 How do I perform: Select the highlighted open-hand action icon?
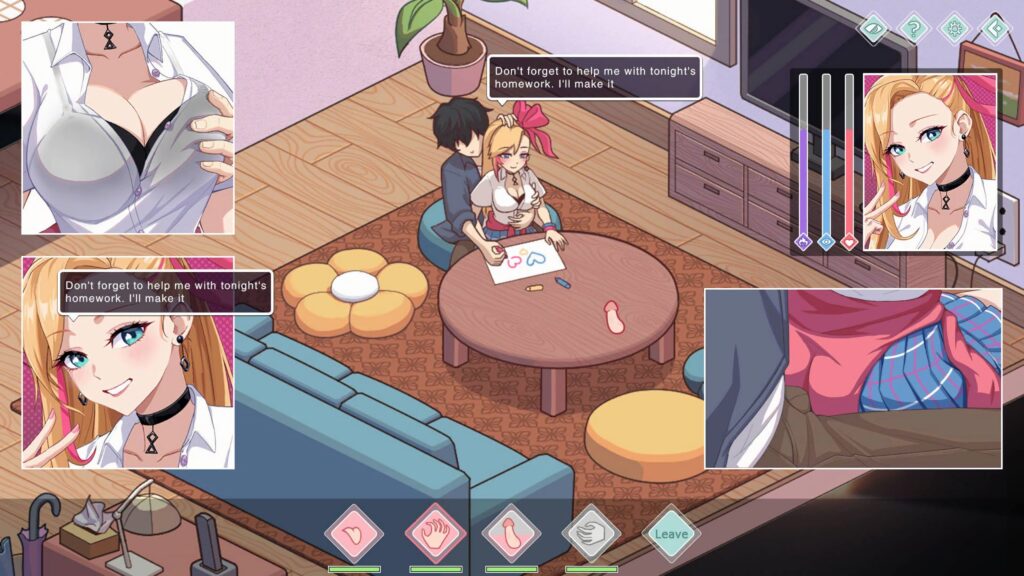(435, 533)
